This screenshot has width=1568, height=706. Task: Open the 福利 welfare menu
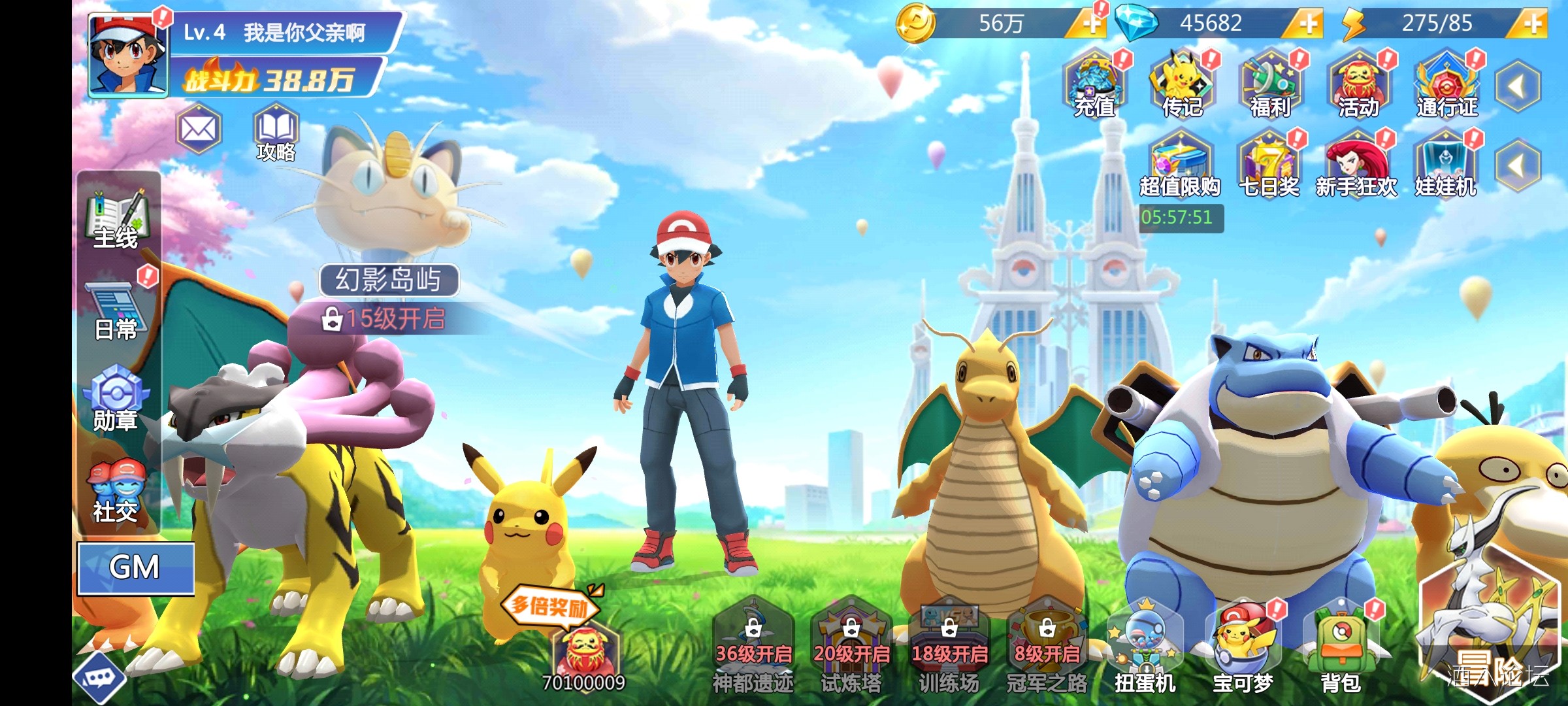coord(1270,86)
